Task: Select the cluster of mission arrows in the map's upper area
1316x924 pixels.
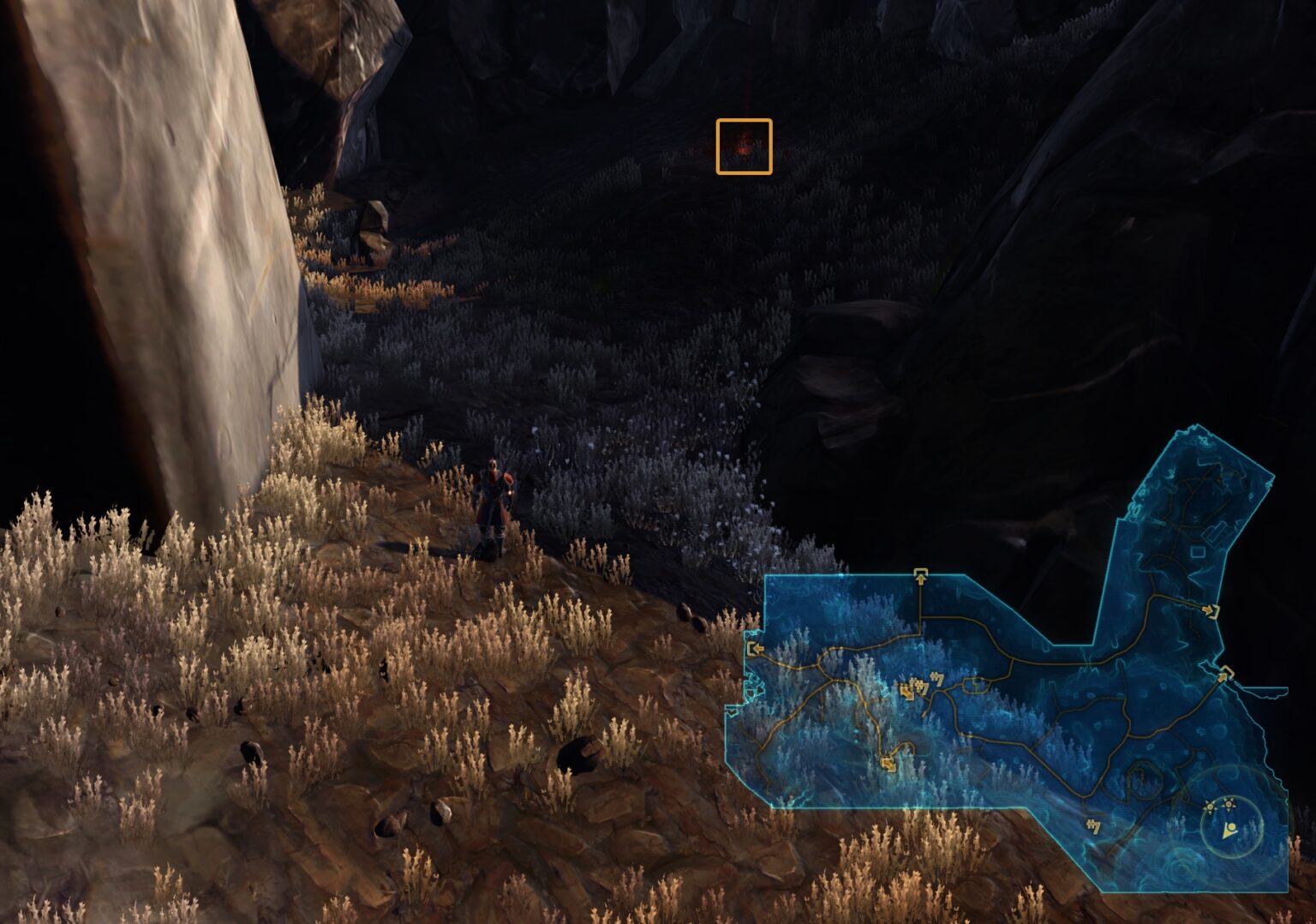Action: tap(922, 686)
